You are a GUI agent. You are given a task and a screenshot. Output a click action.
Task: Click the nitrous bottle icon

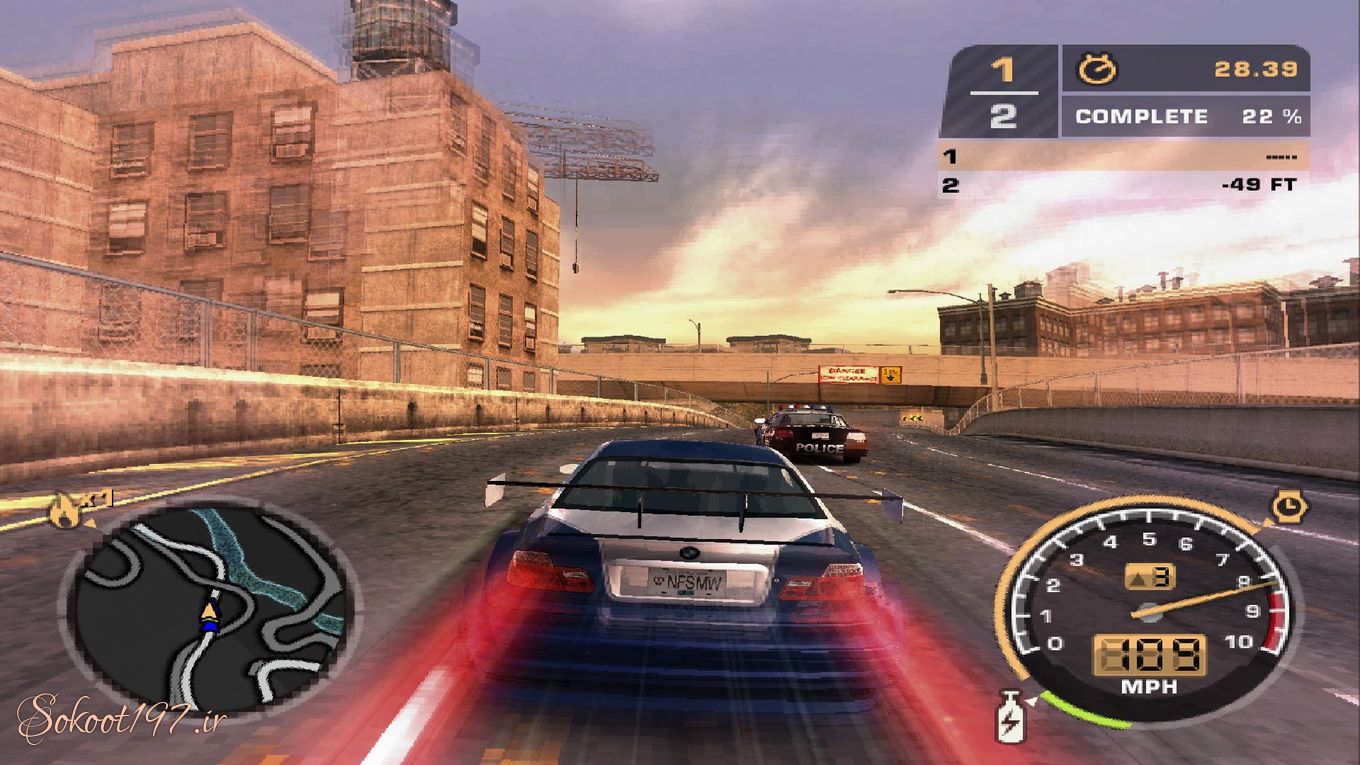click(1011, 716)
